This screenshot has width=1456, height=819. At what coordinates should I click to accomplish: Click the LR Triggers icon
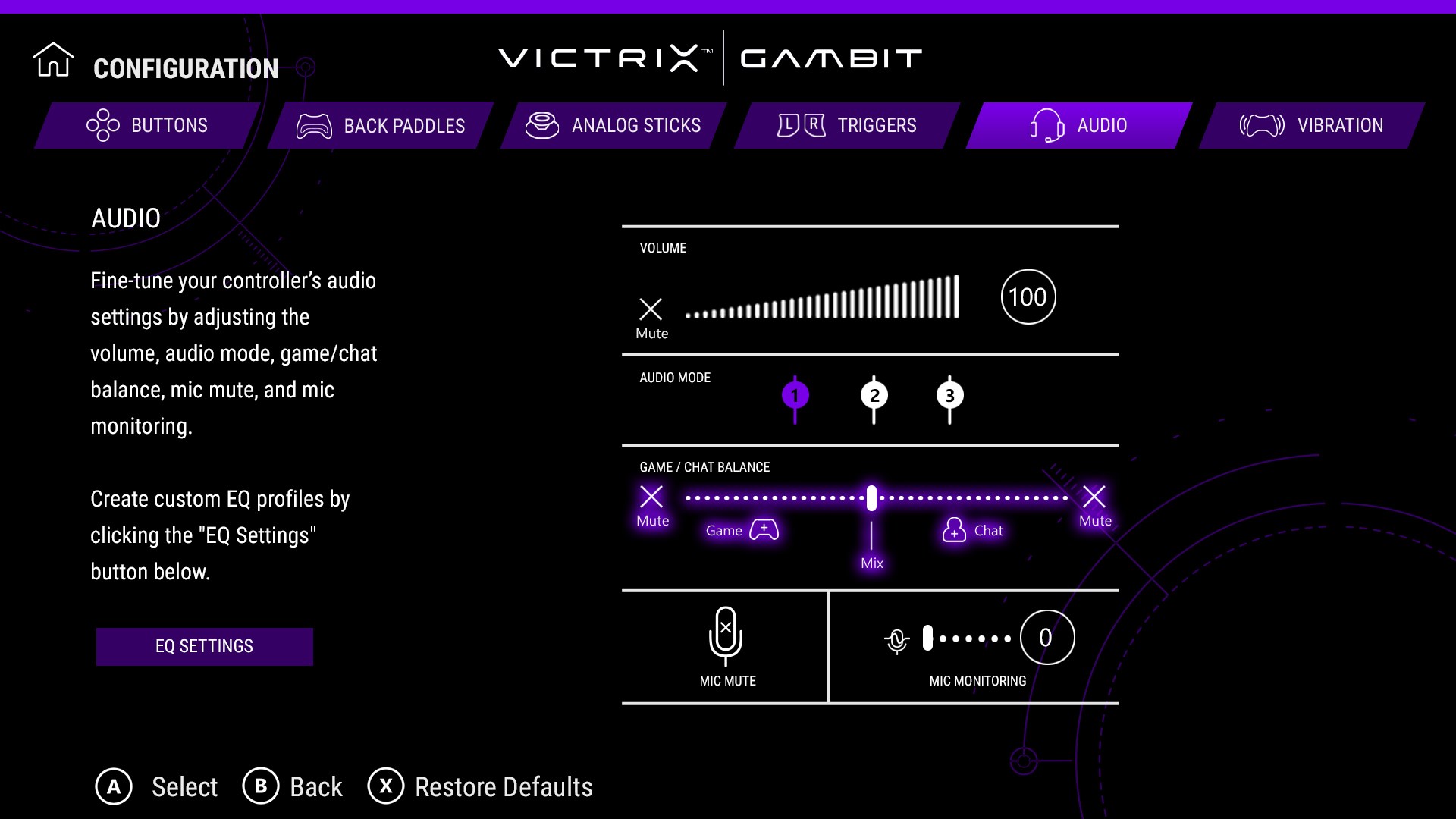pos(800,125)
